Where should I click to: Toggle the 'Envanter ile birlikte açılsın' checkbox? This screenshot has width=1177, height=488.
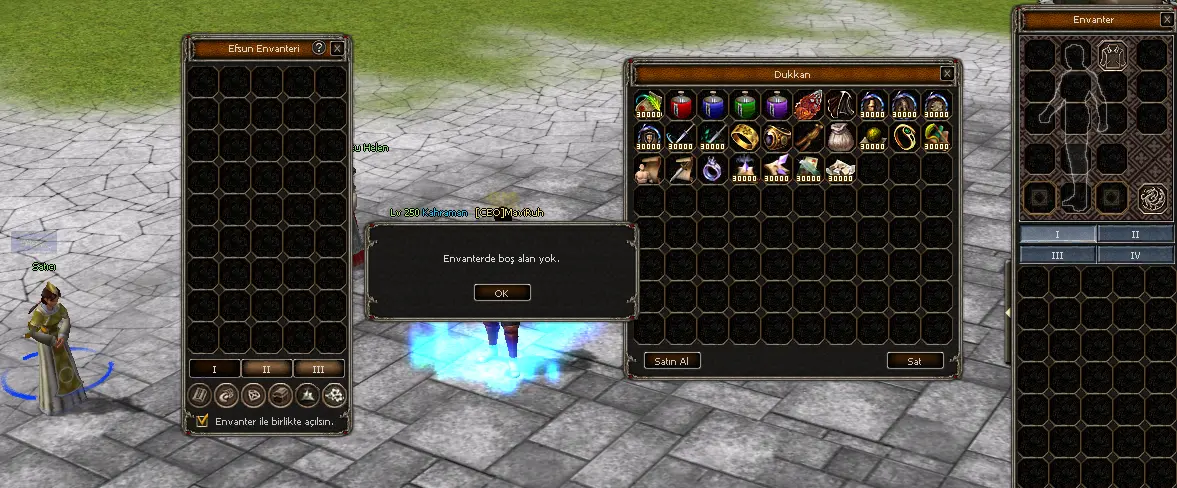pos(203,421)
